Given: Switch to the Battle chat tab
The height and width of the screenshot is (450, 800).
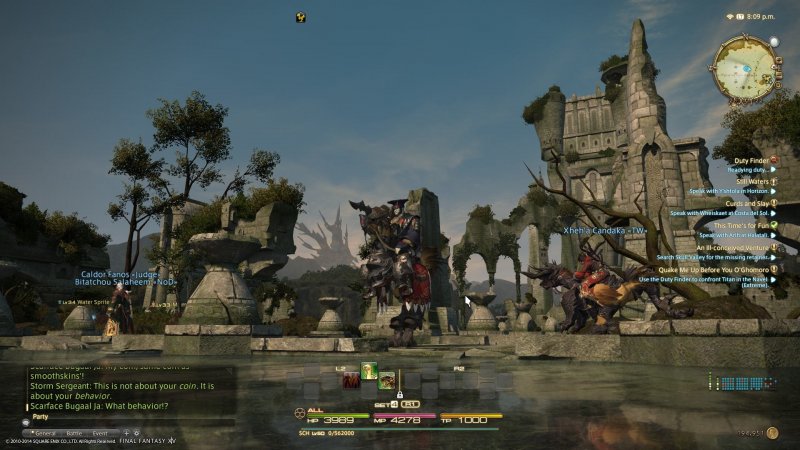Looking at the screenshot, I should point(74,433).
